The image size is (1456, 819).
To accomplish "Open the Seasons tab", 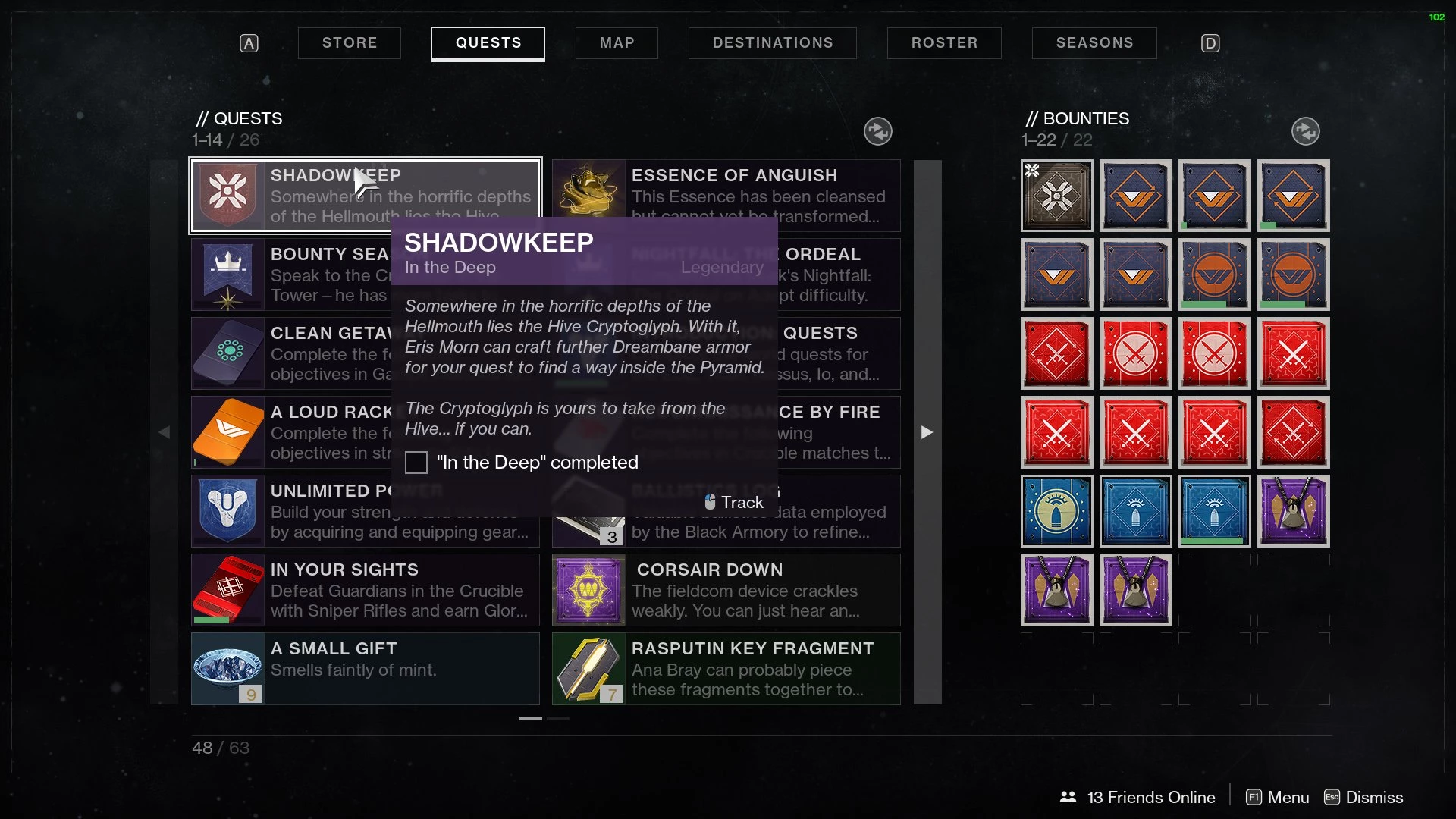I will tap(1094, 43).
